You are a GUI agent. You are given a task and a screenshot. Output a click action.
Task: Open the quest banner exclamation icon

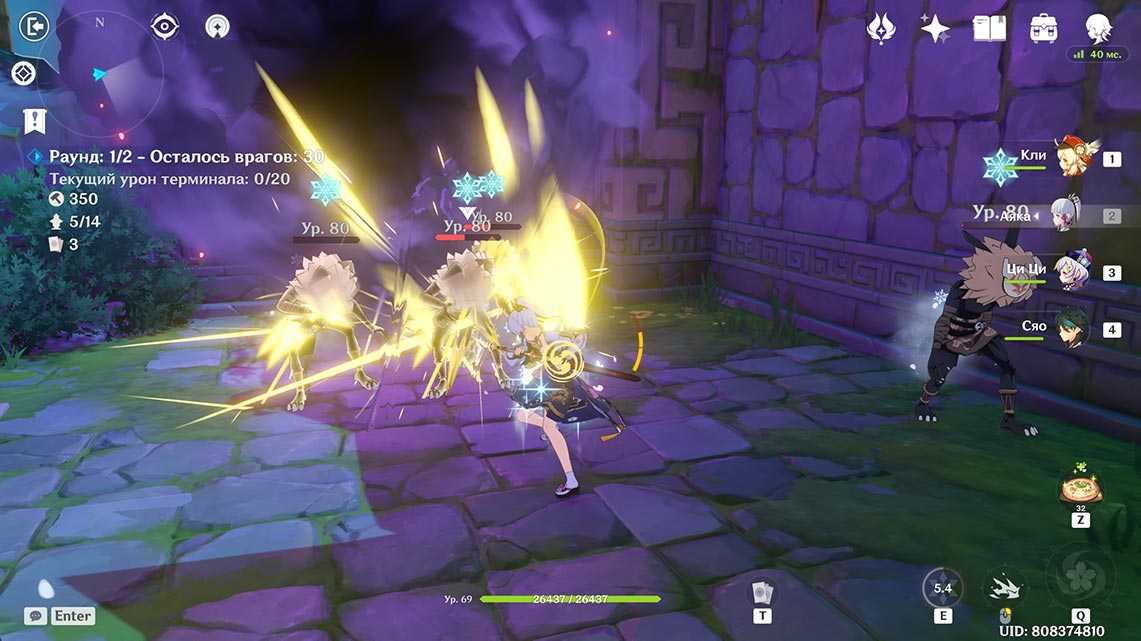(x=33, y=122)
